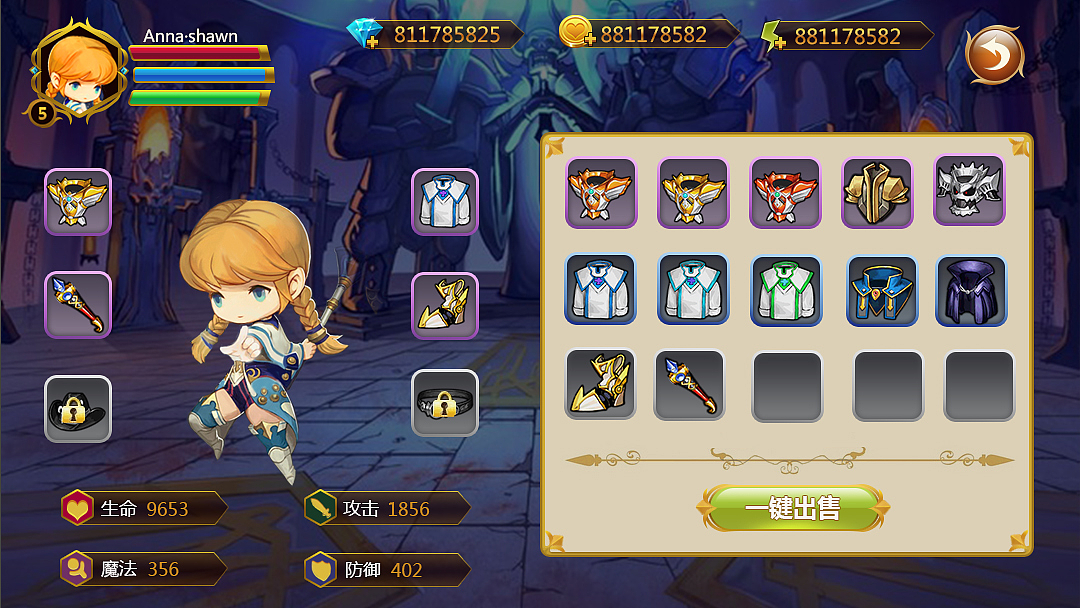Select the locked black hat equipment slot
Image resolution: width=1080 pixels, height=608 pixels.
tap(78, 408)
